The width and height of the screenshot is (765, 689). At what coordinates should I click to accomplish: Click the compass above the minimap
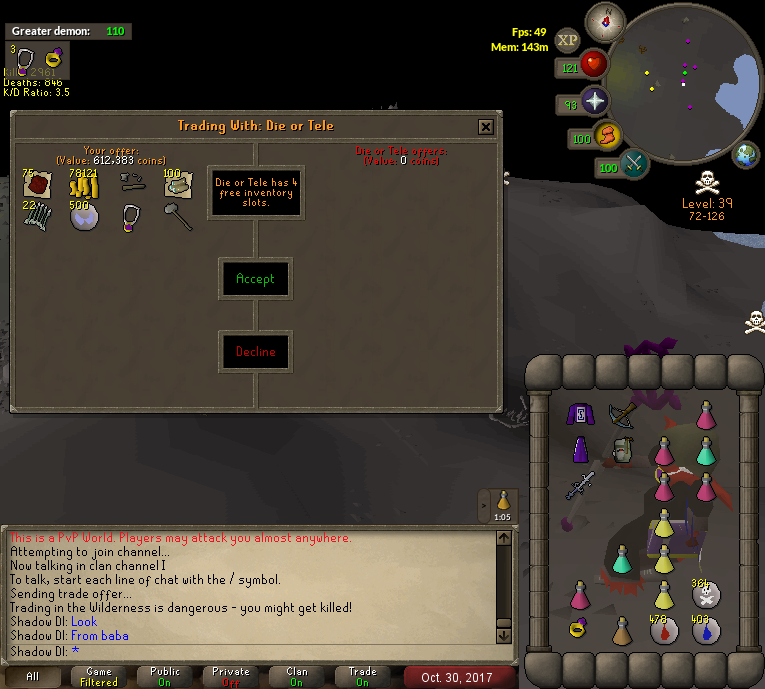click(x=604, y=20)
